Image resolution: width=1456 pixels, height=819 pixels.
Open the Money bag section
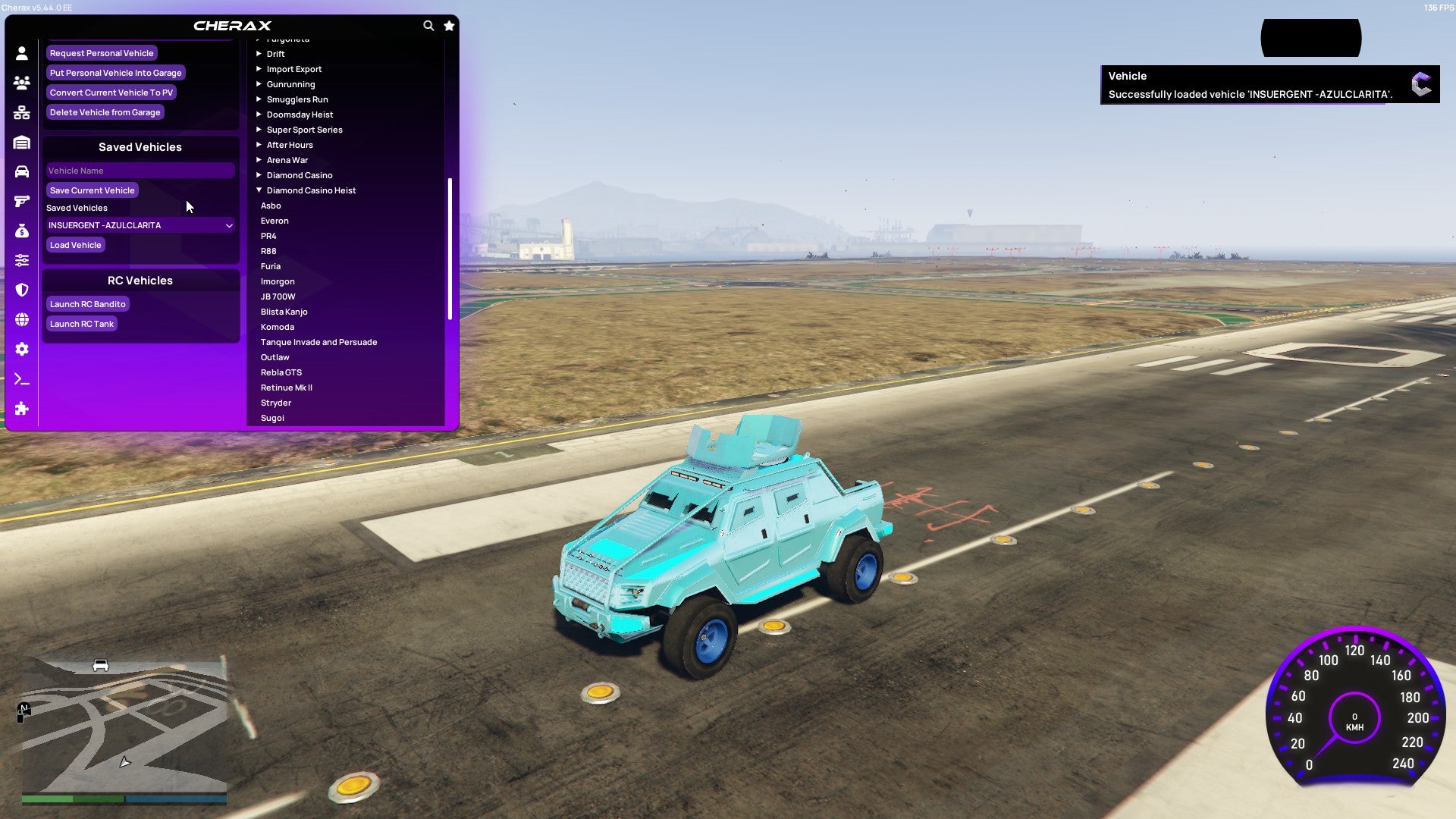tap(22, 231)
